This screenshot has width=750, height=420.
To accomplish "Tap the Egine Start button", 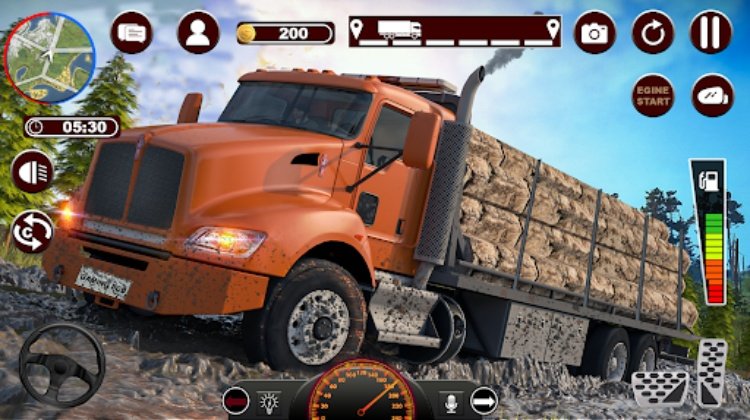I will click(x=653, y=96).
